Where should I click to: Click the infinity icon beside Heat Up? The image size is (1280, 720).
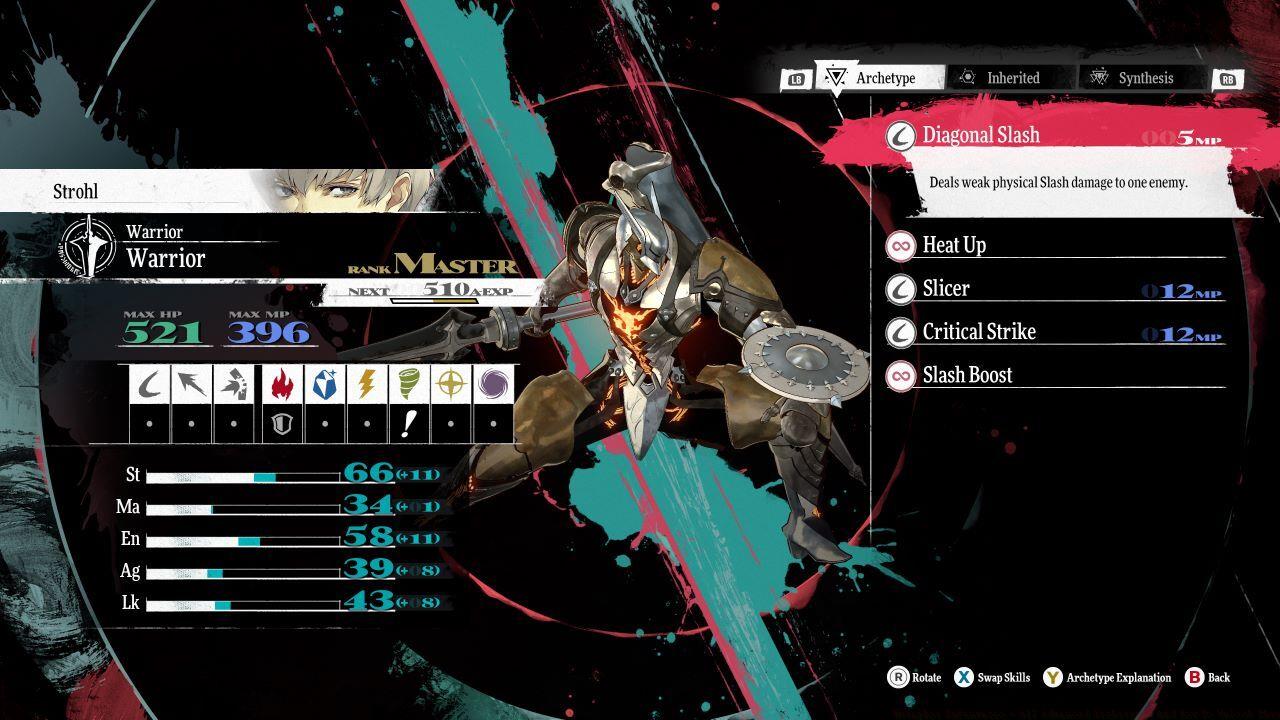coord(899,245)
